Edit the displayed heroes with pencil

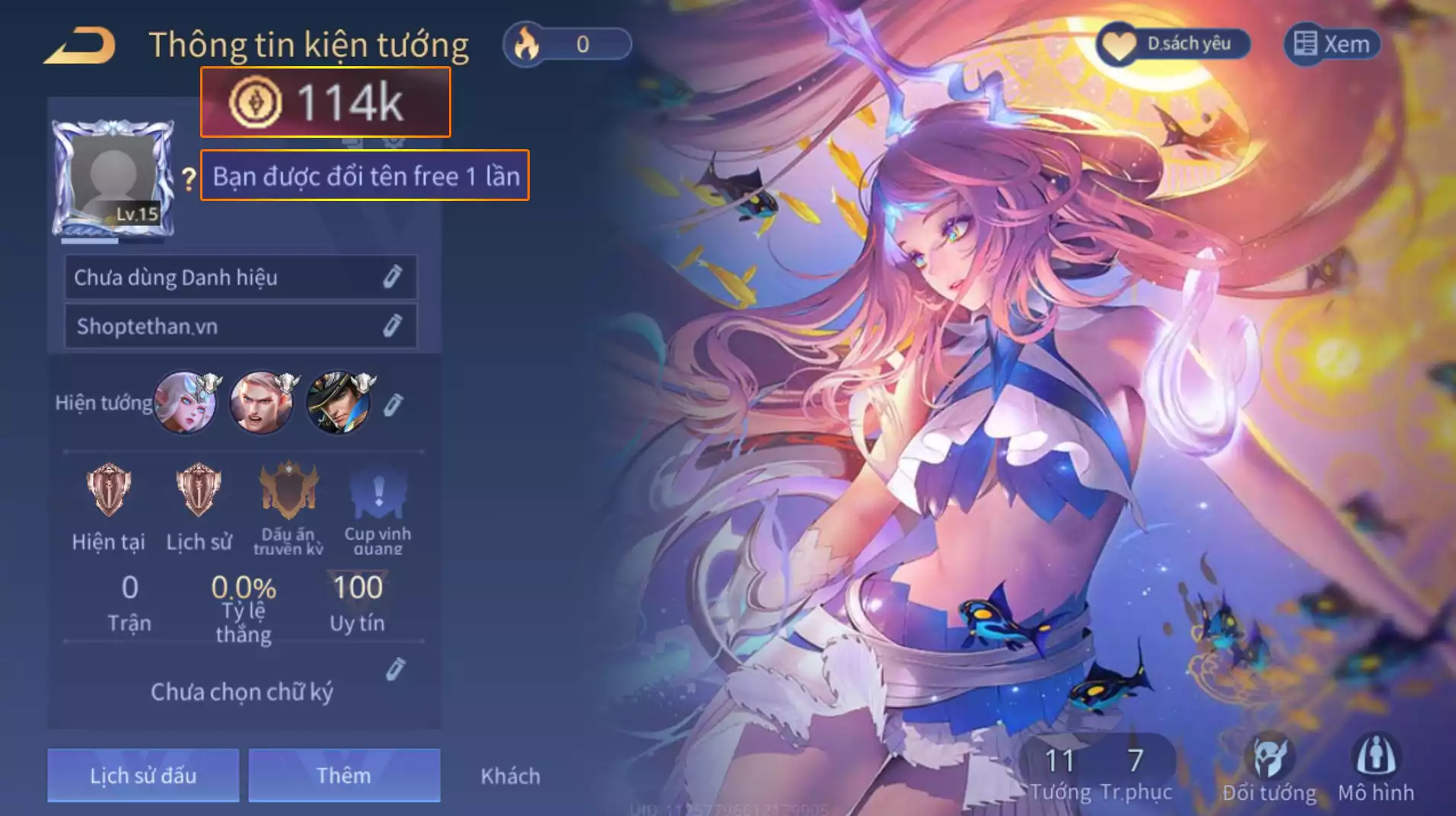pos(393,404)
